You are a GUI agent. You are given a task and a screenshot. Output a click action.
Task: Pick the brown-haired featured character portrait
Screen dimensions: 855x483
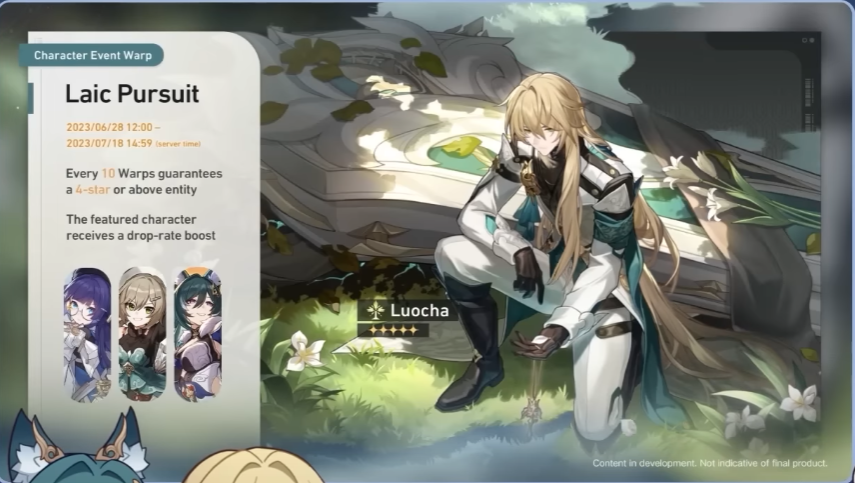tap(142, 333)
